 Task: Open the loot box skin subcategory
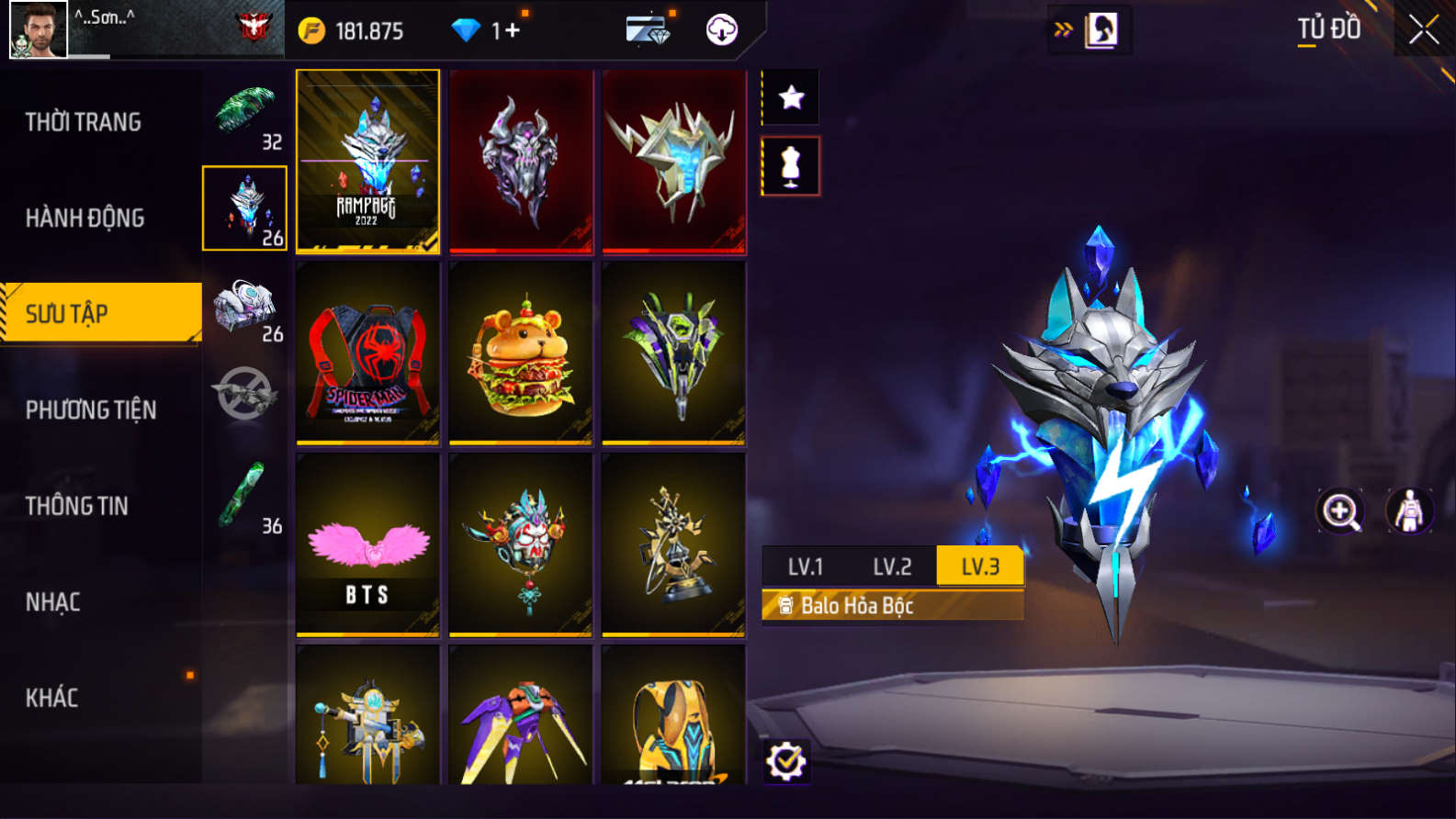point(245,308)
